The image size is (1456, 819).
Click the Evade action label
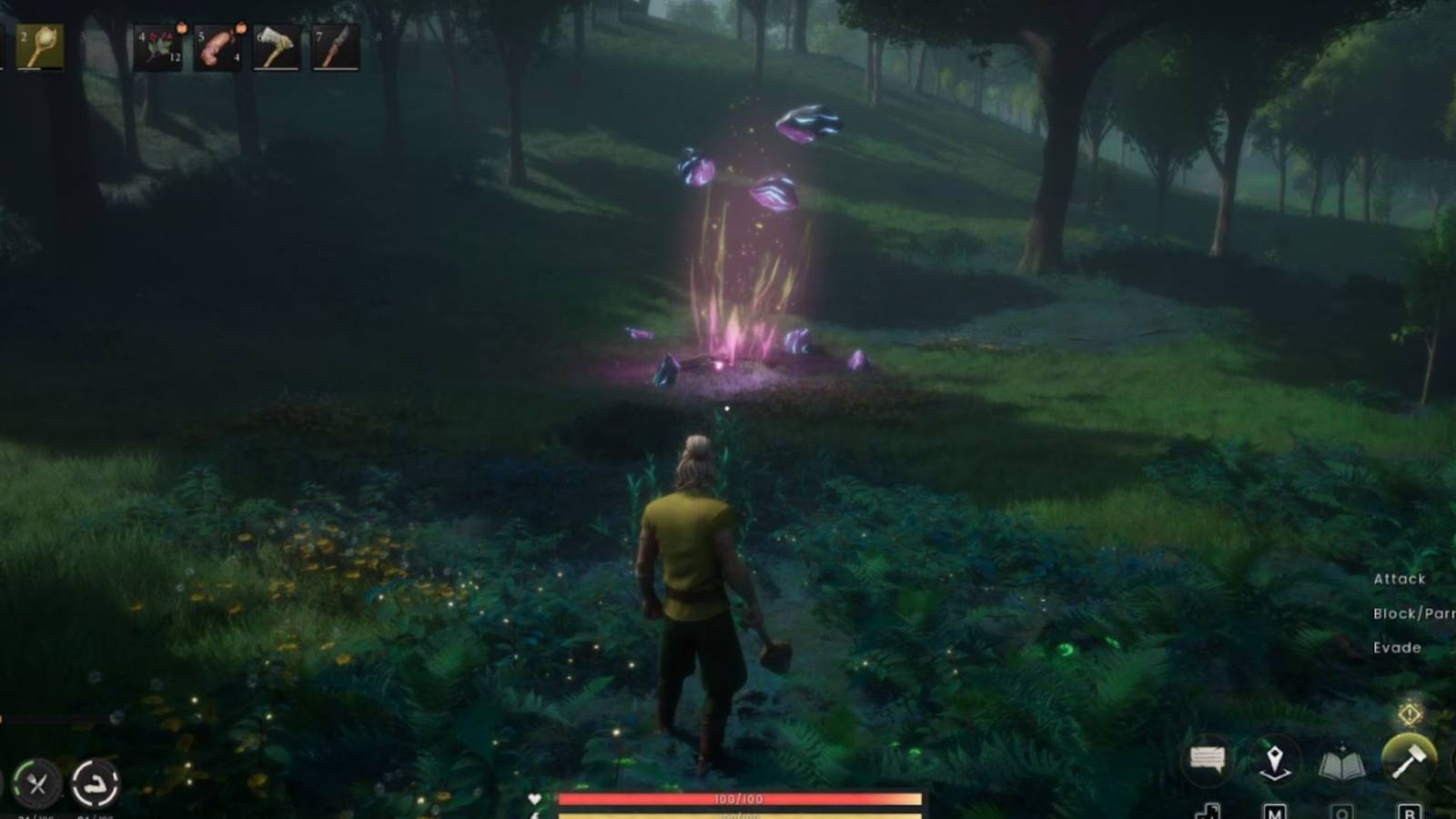tap(1395, 648)
